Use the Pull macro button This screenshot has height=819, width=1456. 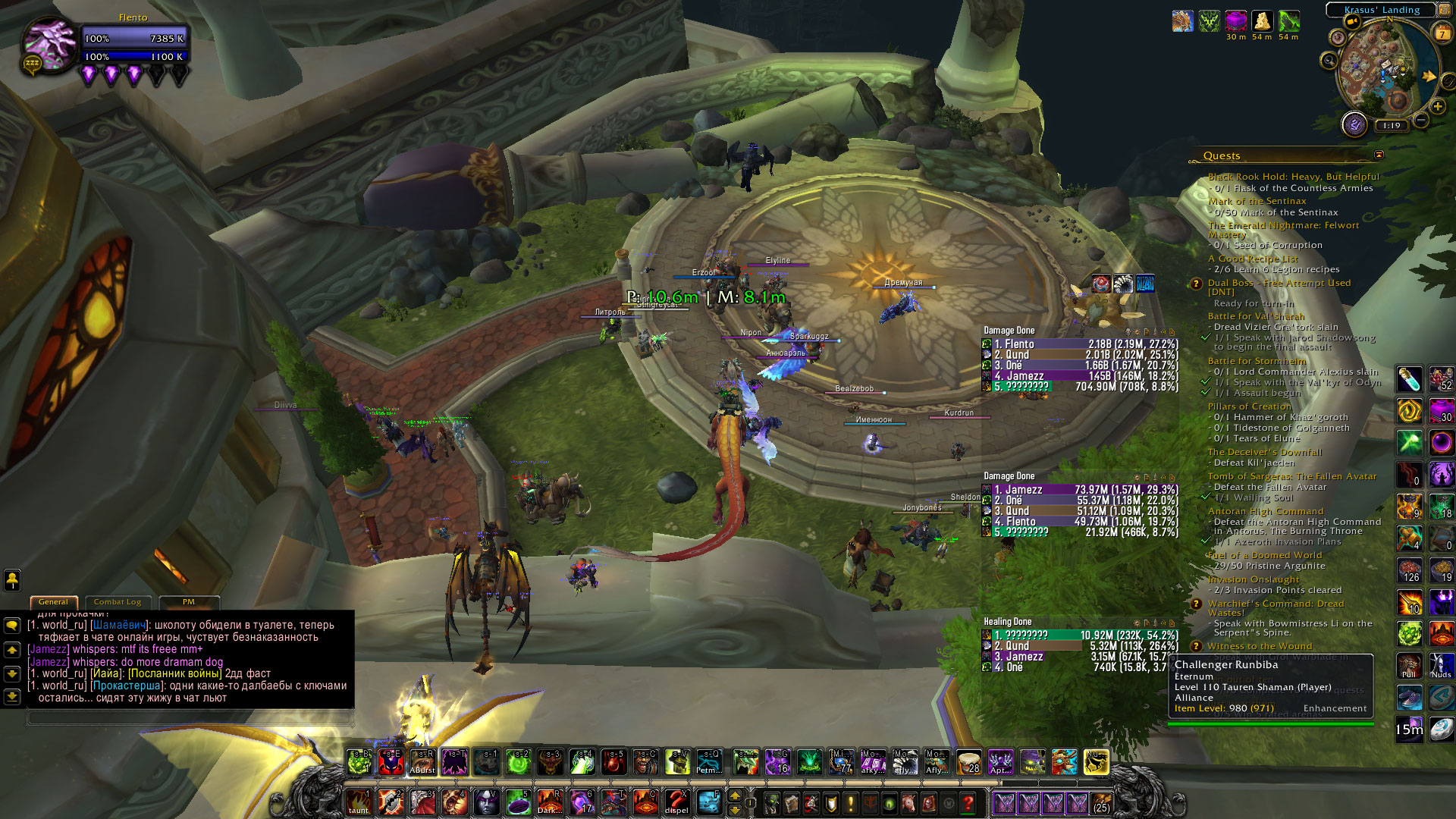point(1409,666)
